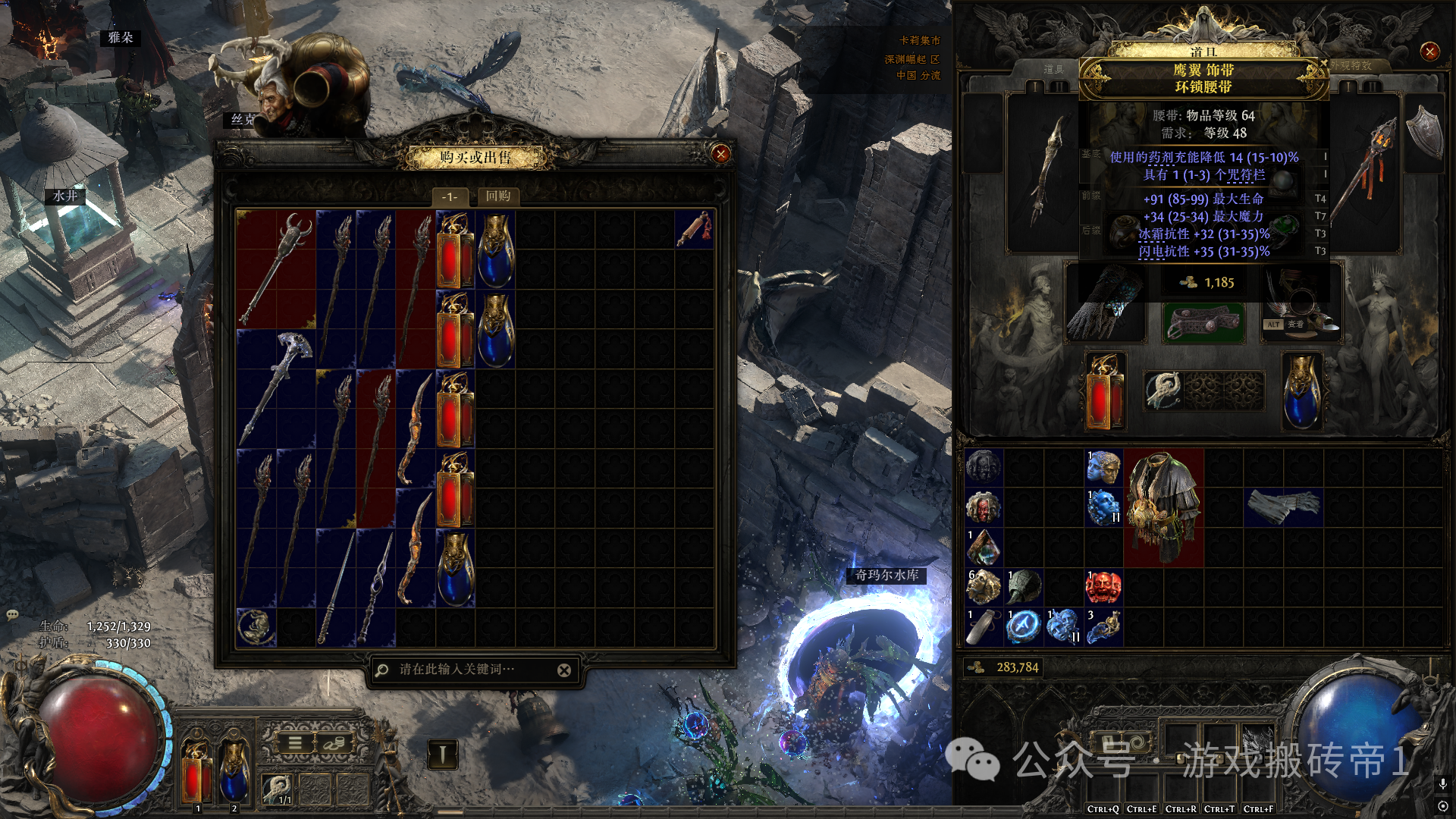Clear the vendor search box
The height and width of the screenshot is (819, 1456).
564,670
